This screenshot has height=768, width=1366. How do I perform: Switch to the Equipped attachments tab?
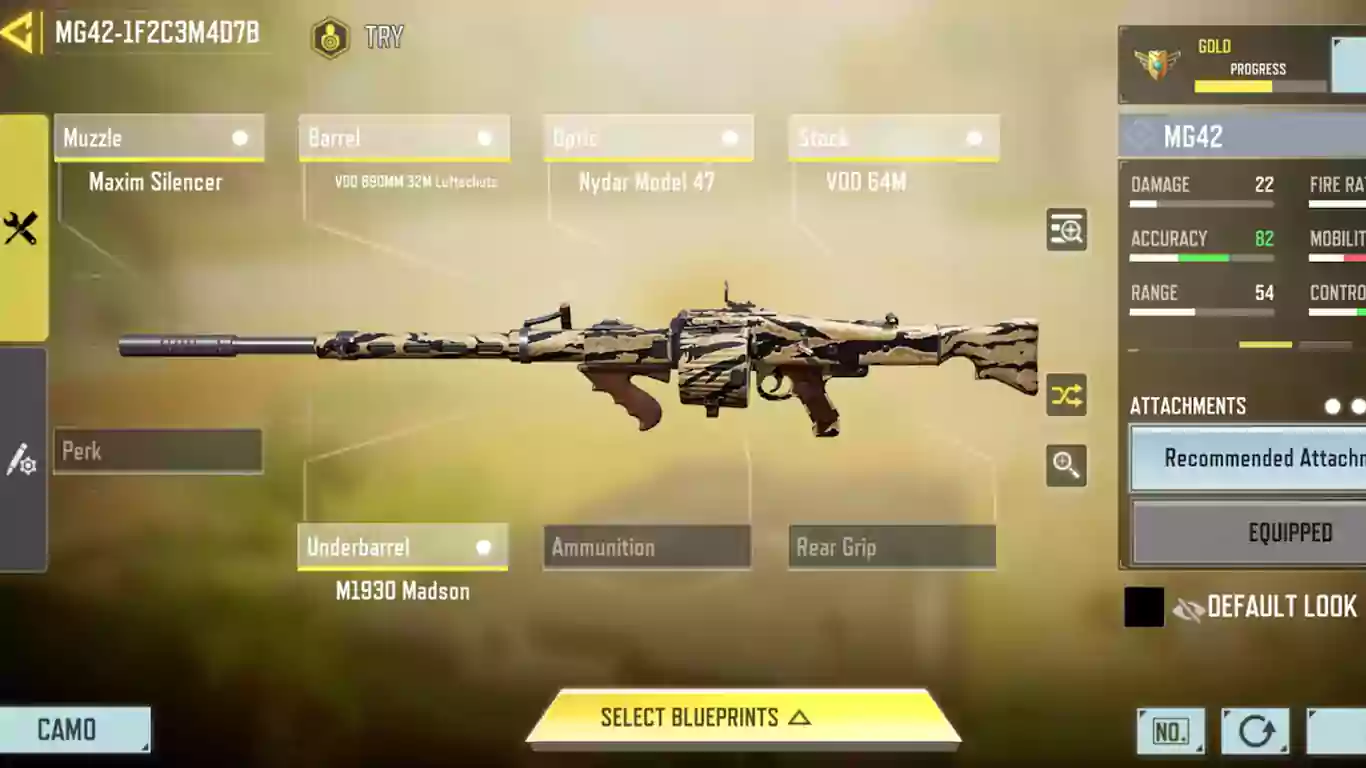coord(1290,532)
